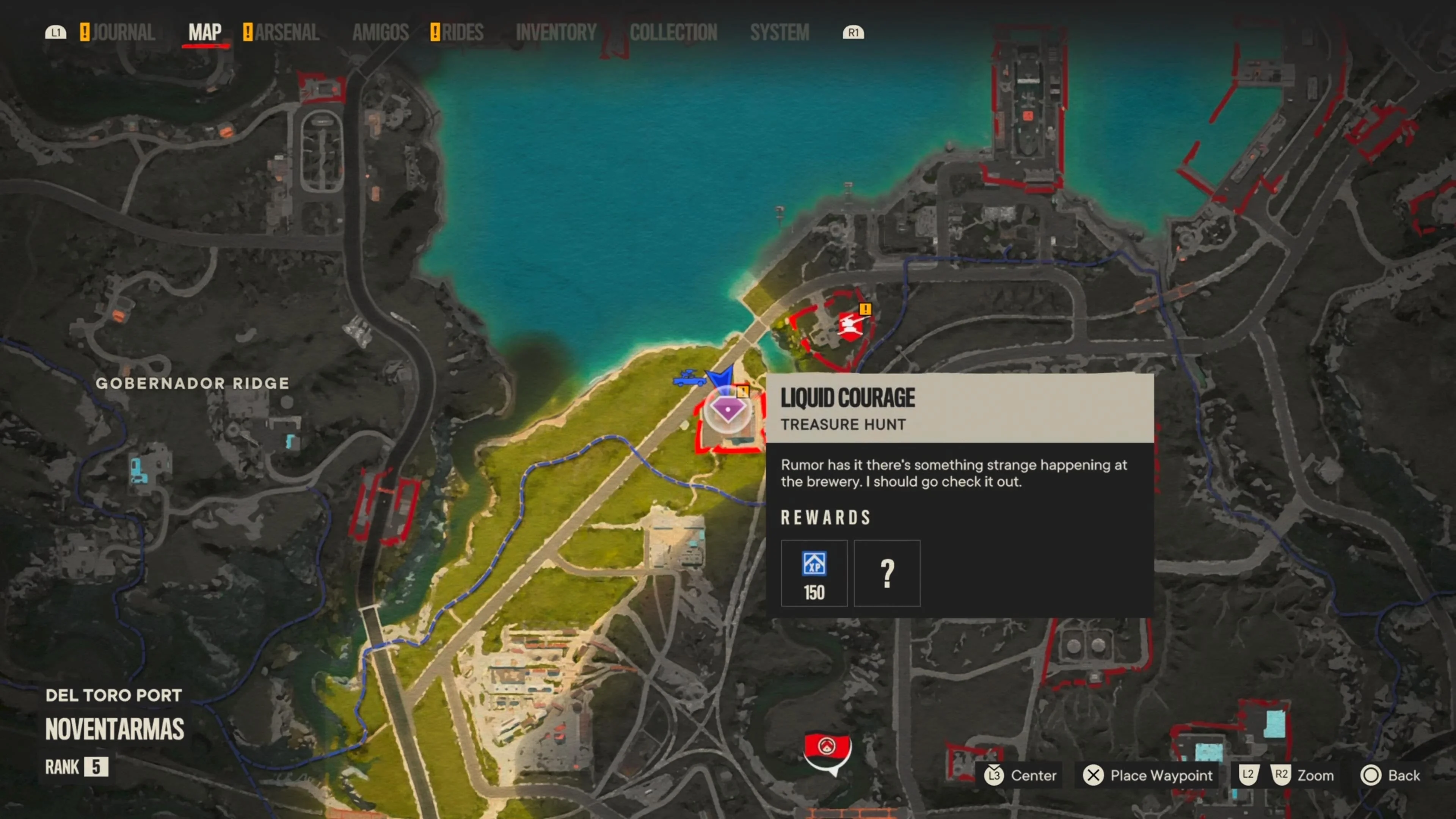Show the Inventory tab

(556, 32)
